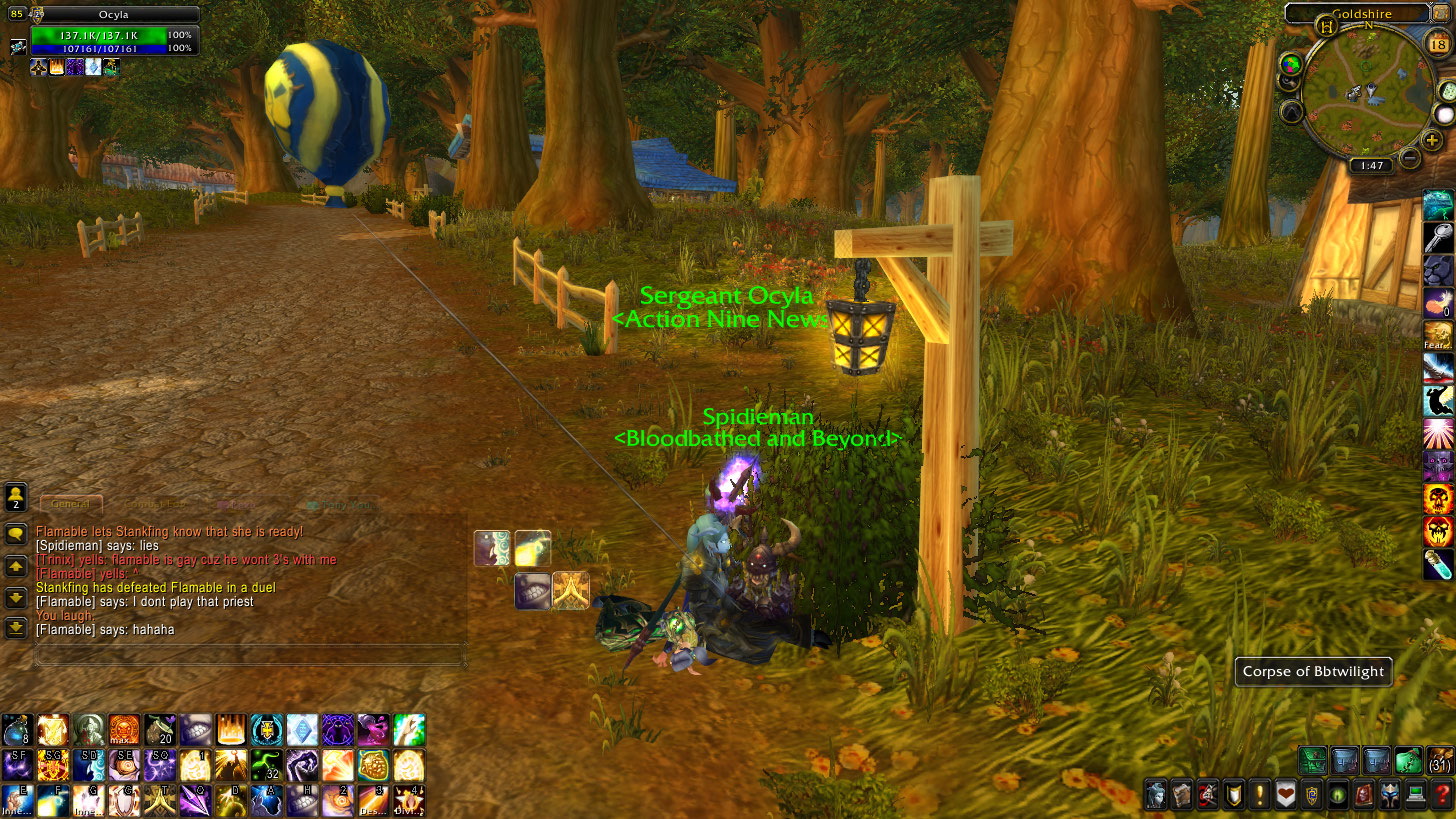
Task: Zoom out the minimap with the minus button
Action: tap(1409, 157)
